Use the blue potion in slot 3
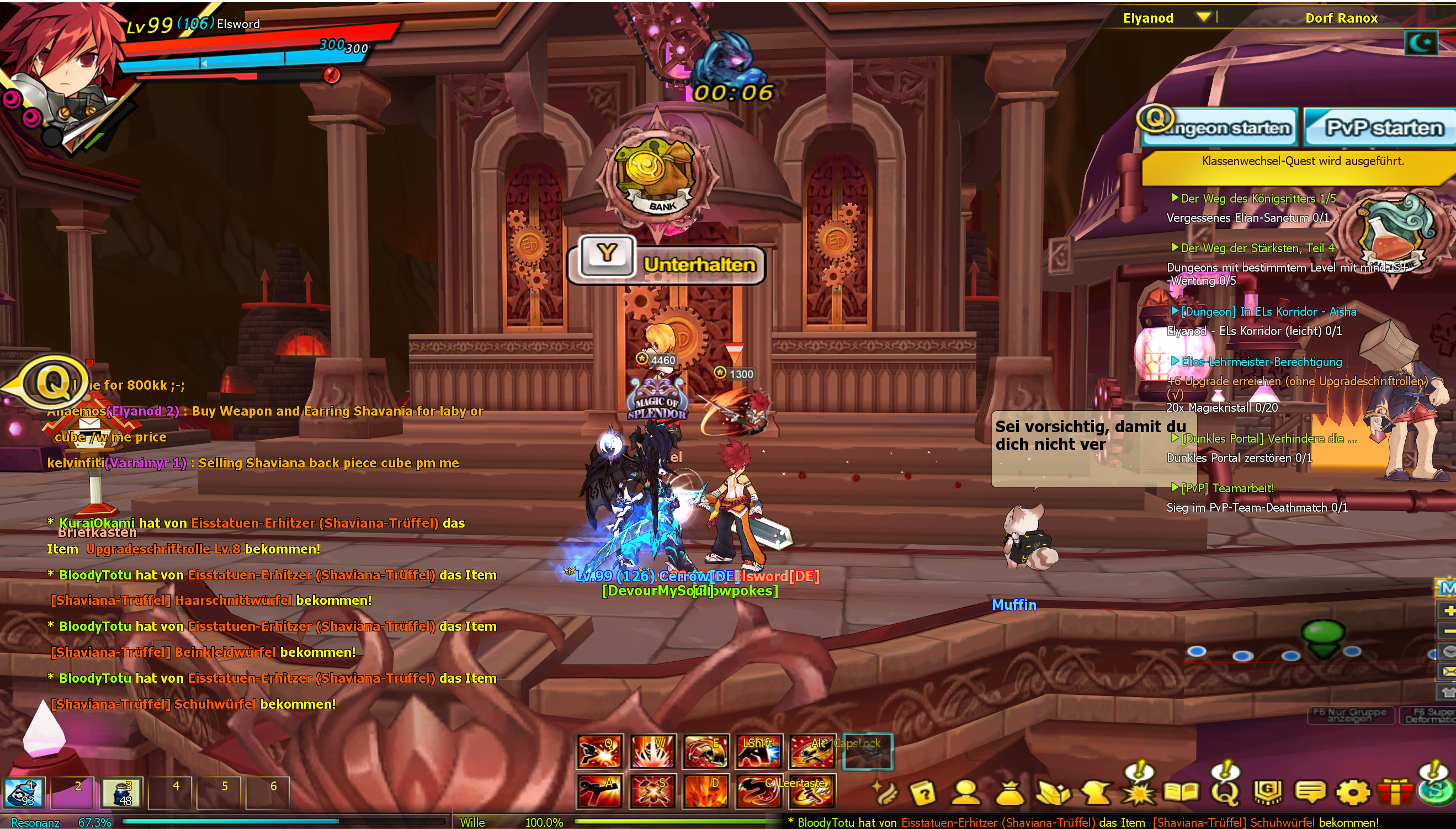Image resolution: width=1456 pixels, height=829 pixels. point(121,793)
